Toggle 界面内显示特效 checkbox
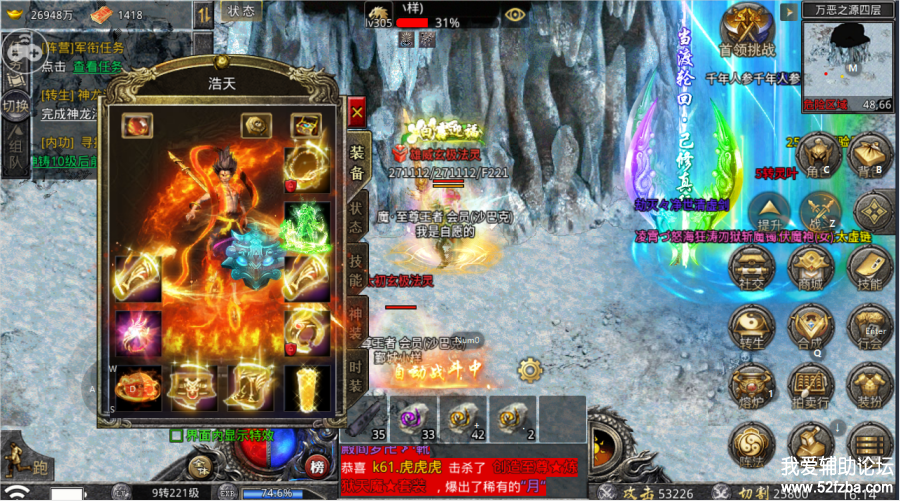The width and height of the screenshot is (900, 501). coord(177,435)
